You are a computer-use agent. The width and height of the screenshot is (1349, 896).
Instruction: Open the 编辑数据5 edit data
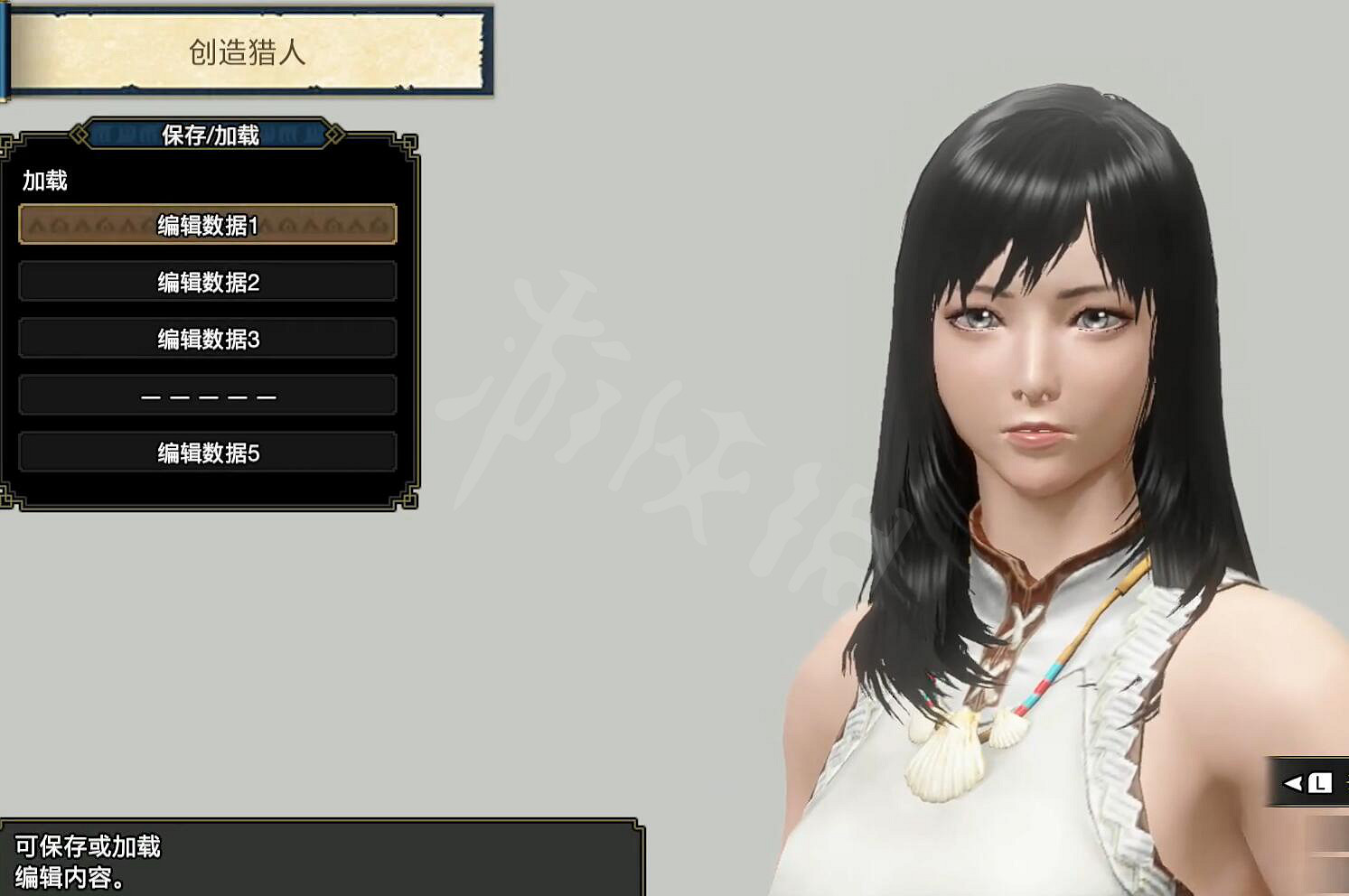coord(208,452)
